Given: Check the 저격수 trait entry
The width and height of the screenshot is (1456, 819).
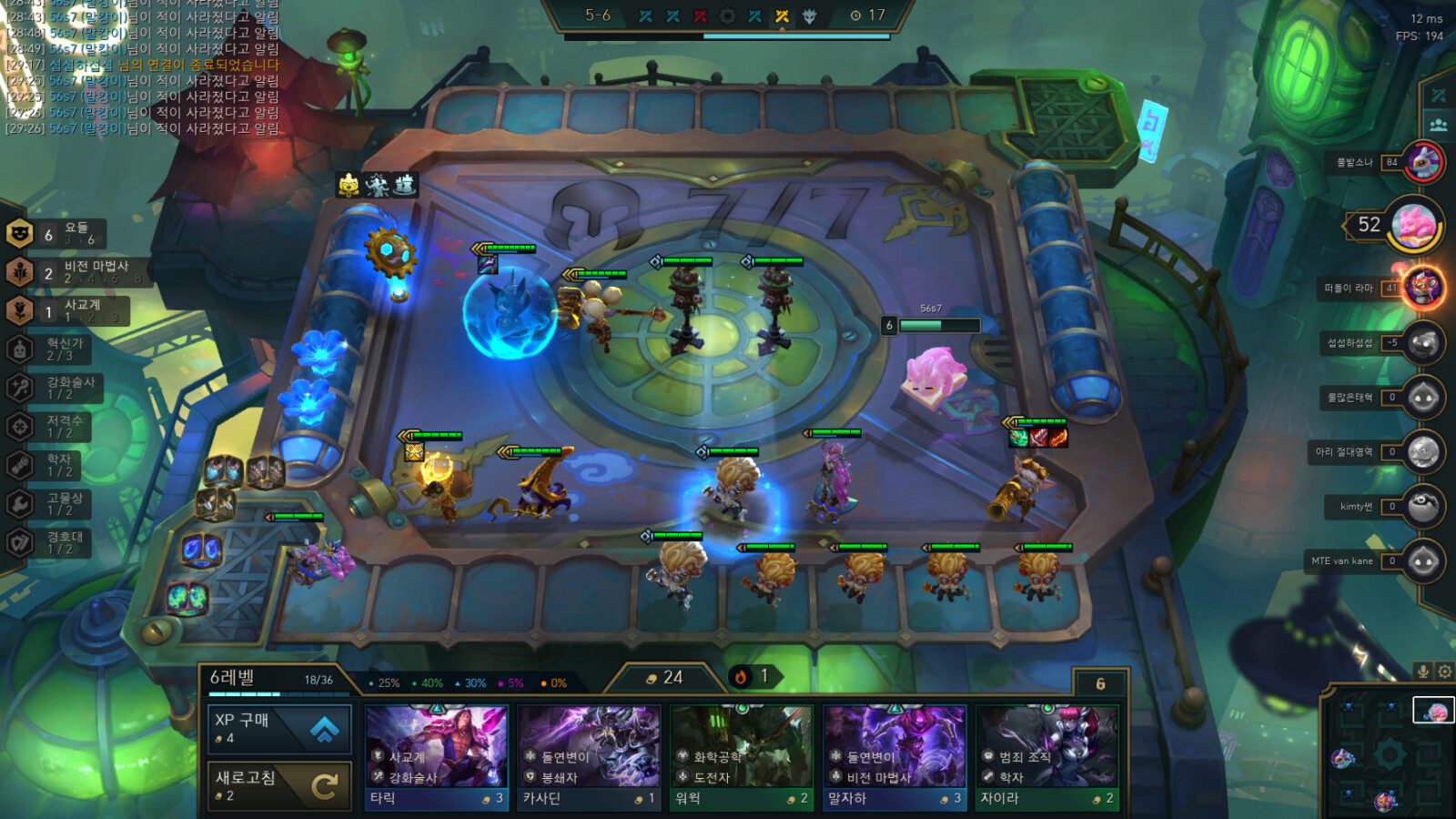Looking at the screenshot, I should click(x=53, y=427).
